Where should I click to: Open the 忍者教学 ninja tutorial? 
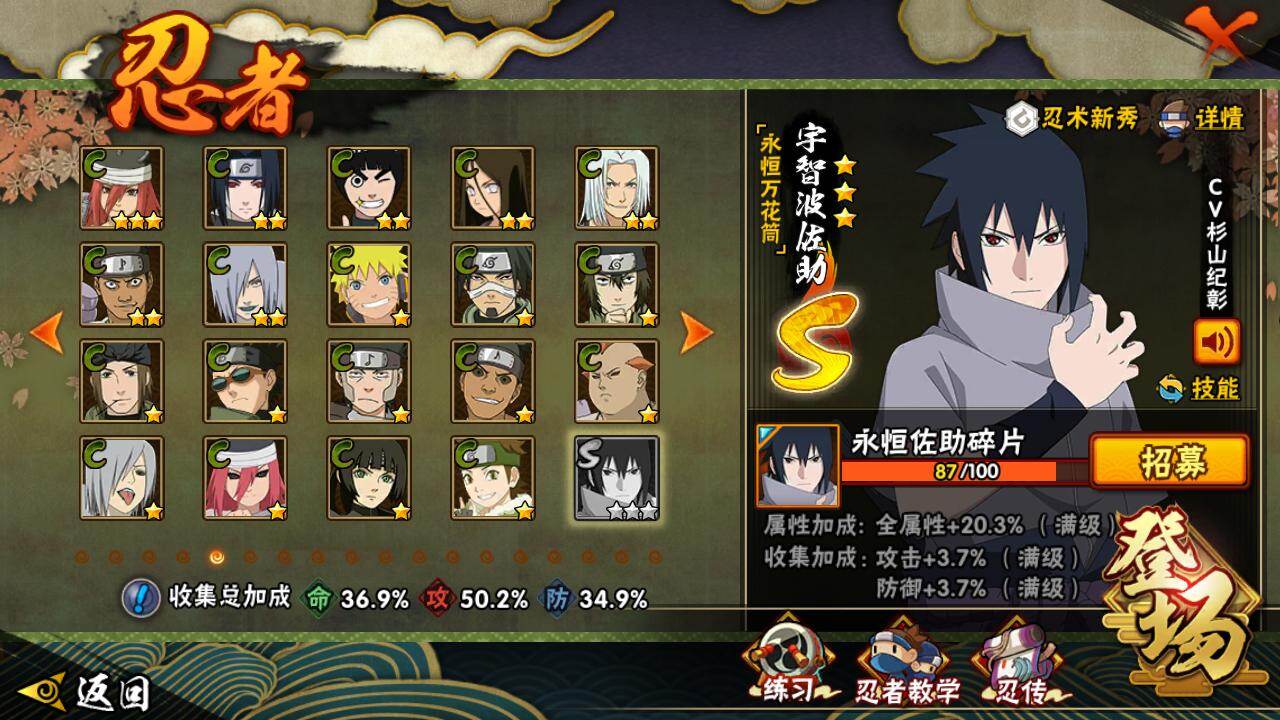click(907, 665)
